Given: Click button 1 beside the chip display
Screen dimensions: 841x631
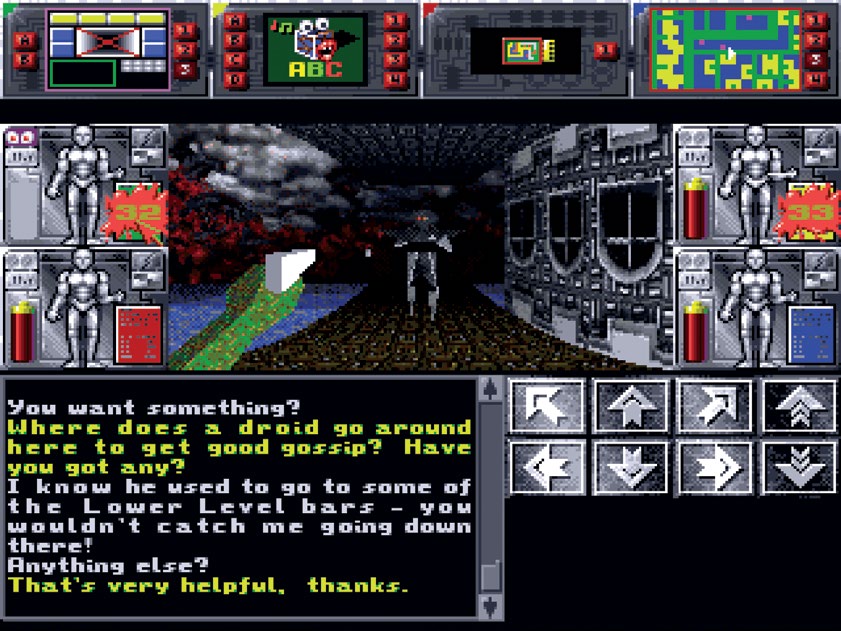Looking at the screenshot, I should pyautogui.click(x=606, y=50).
